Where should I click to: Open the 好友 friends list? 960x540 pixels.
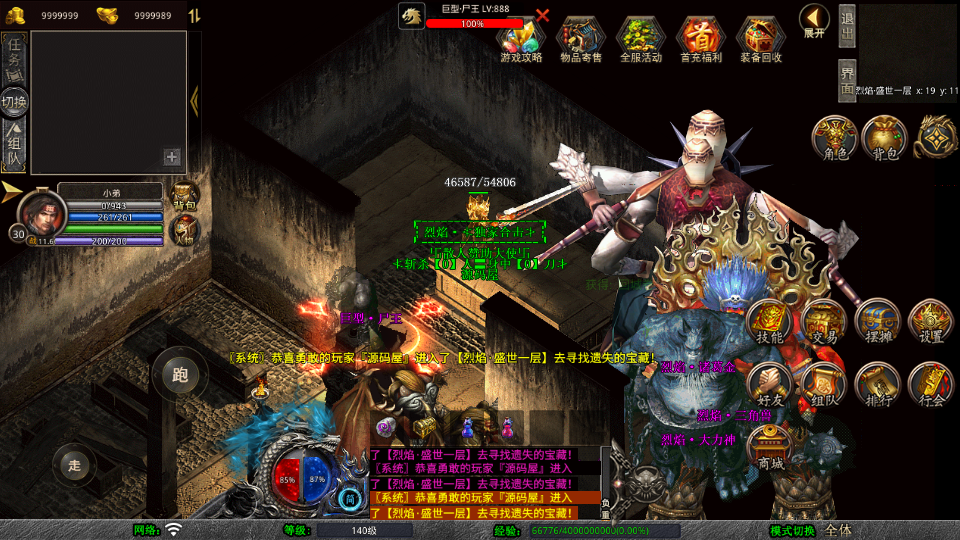click(x=769, y=385)
